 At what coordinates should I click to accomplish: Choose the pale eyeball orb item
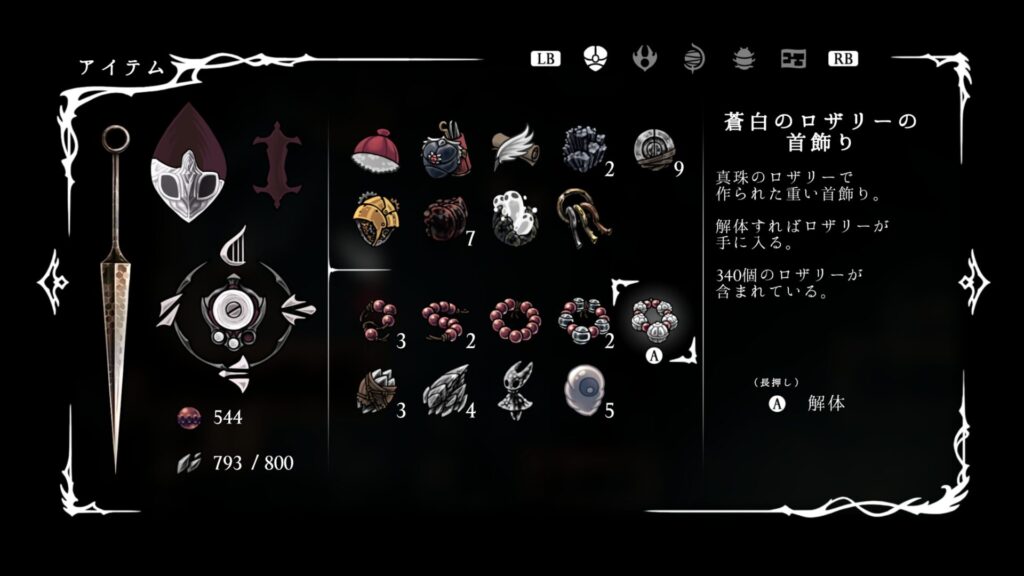click(581, 389)
